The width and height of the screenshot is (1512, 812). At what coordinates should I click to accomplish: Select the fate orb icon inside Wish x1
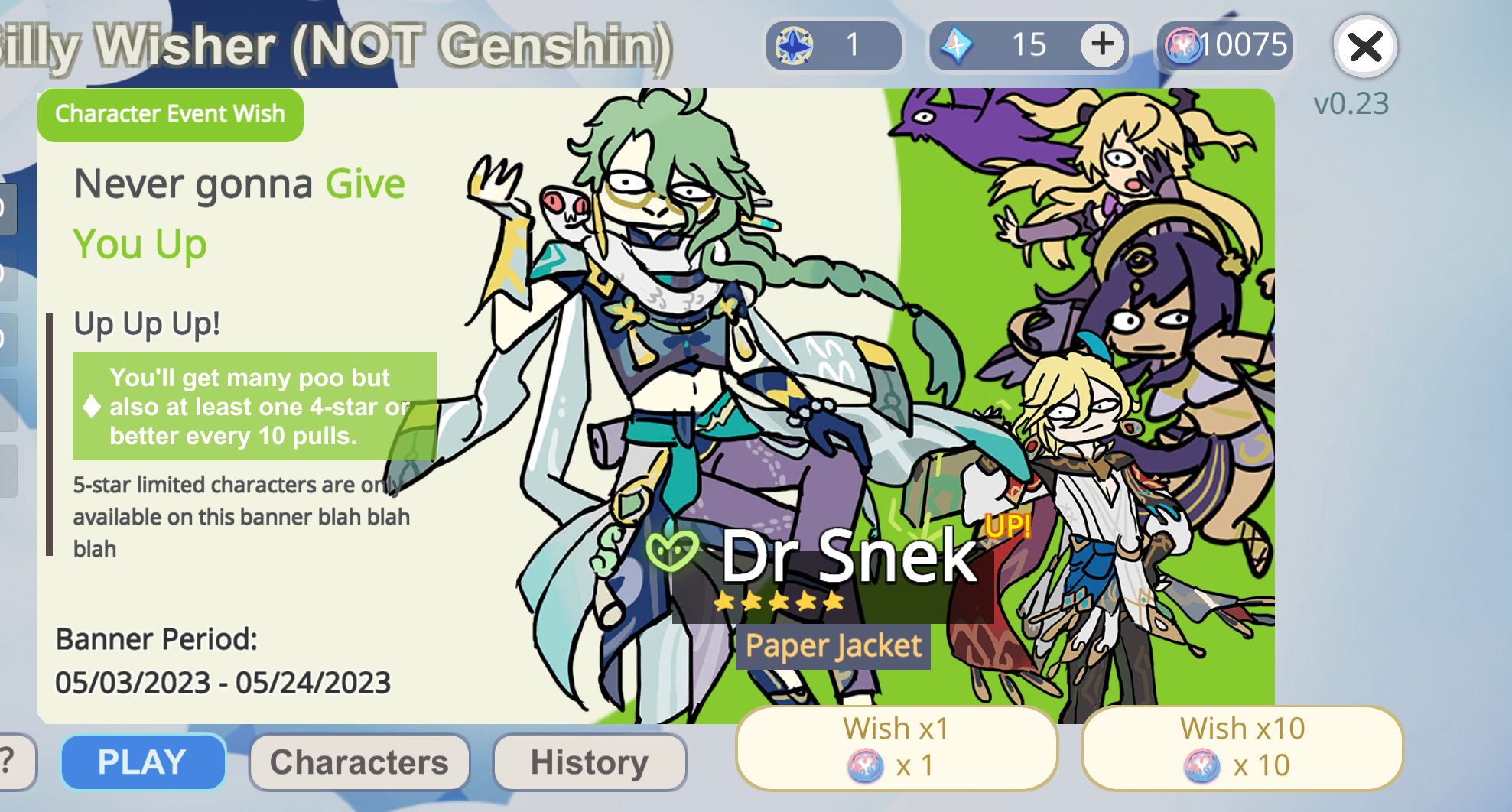[863, 765]
